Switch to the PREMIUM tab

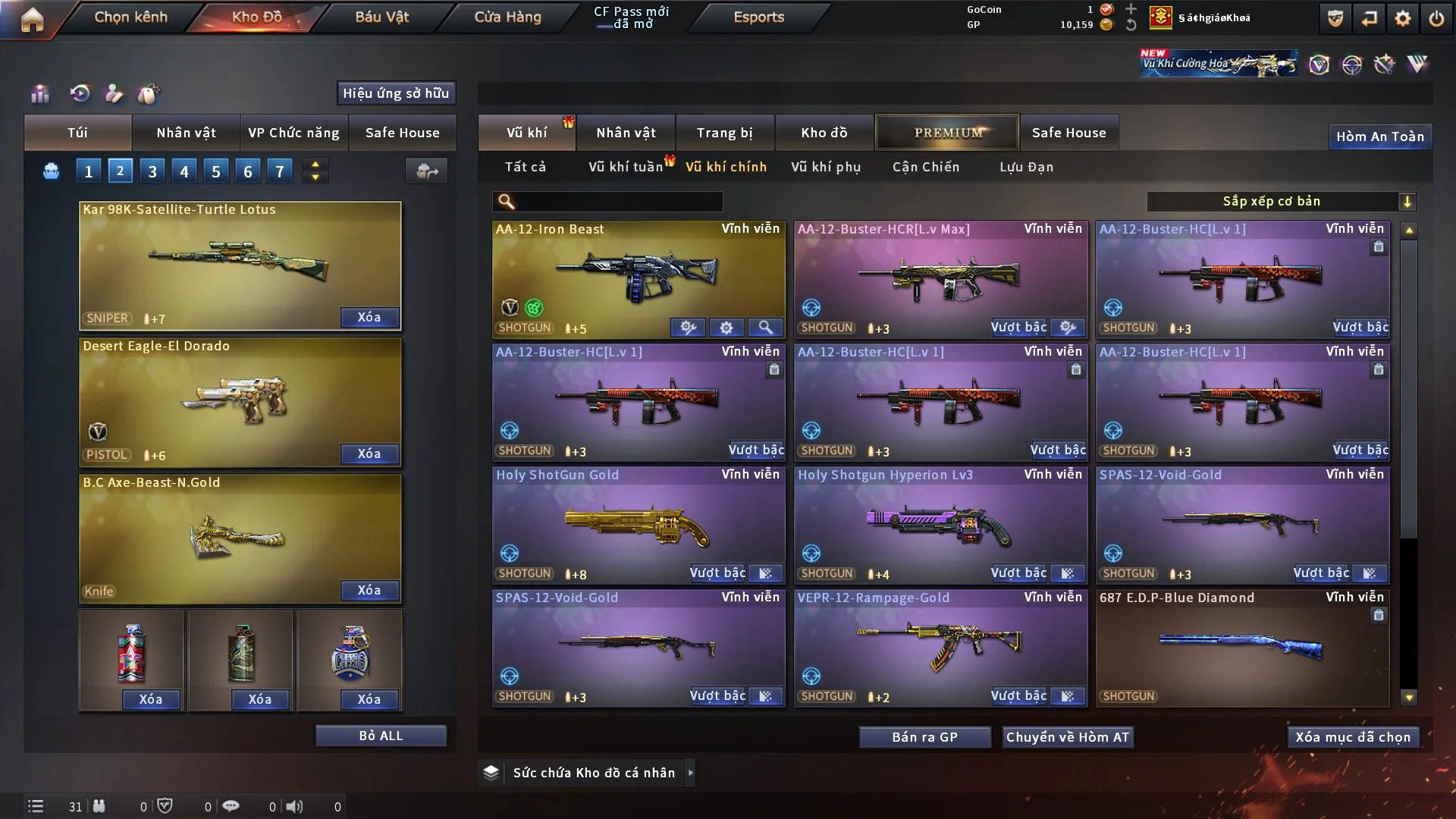point(947,132)
